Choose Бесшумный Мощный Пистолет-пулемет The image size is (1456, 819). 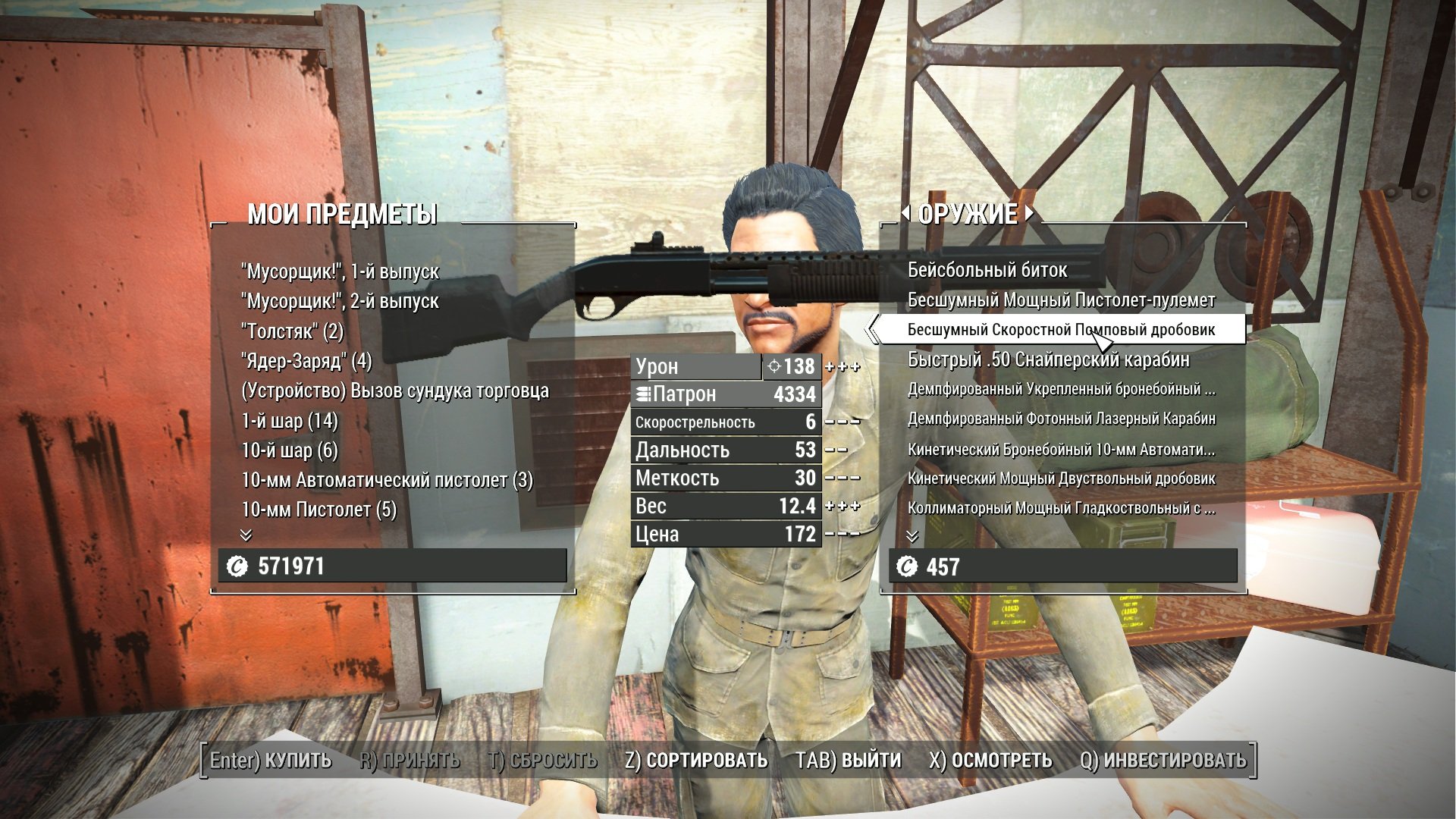1061,300
